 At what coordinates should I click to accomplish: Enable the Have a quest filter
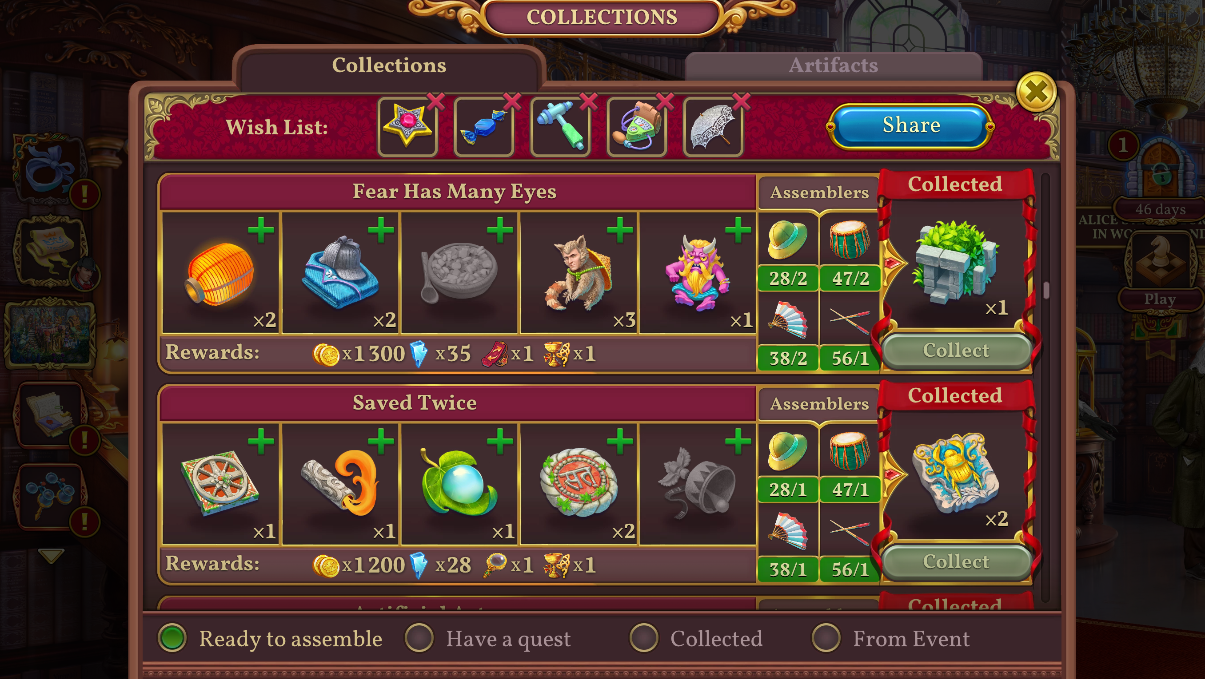(x=419, y=638)
